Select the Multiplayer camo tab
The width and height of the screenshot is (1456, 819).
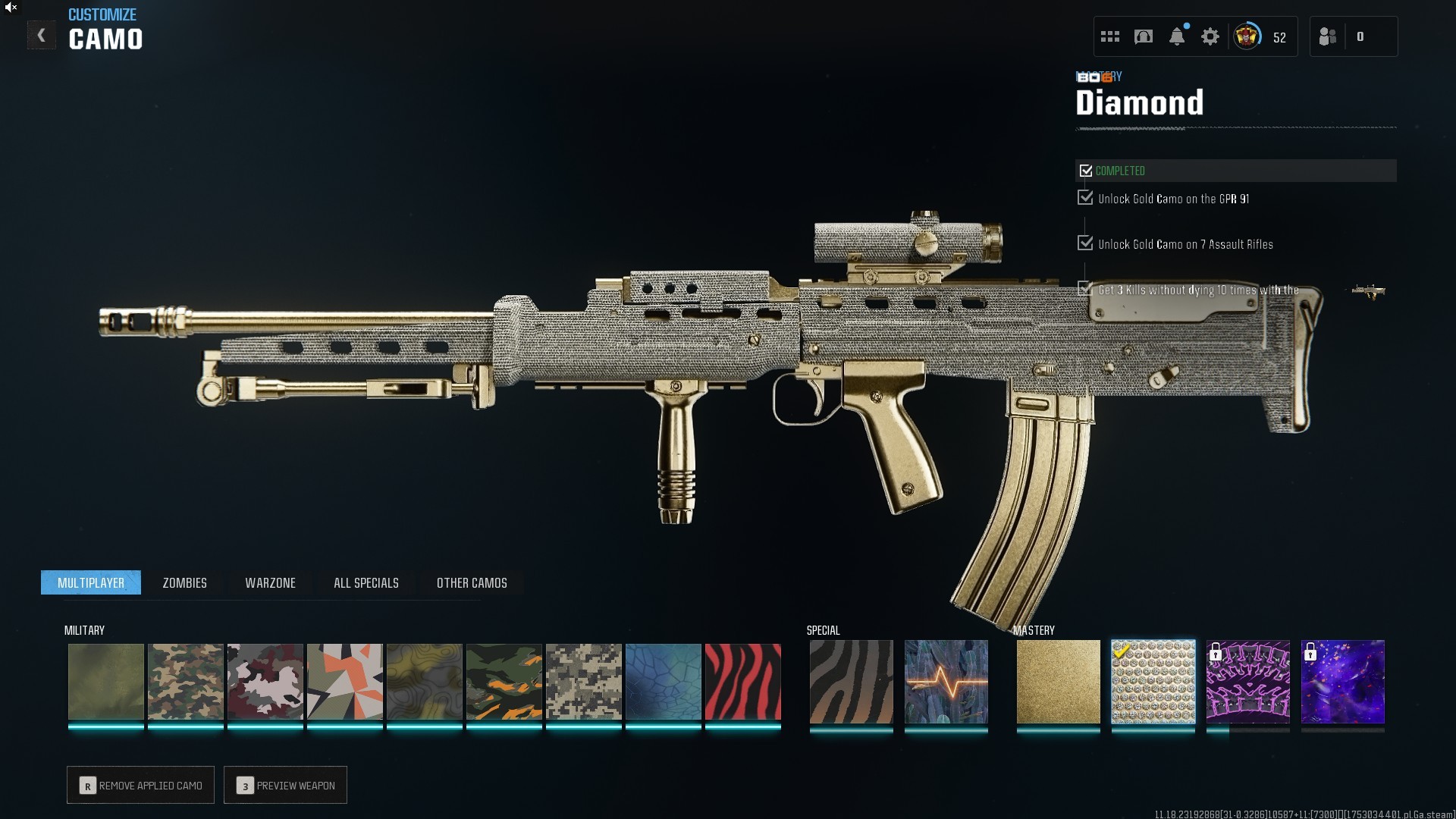(x=91, y=582)
